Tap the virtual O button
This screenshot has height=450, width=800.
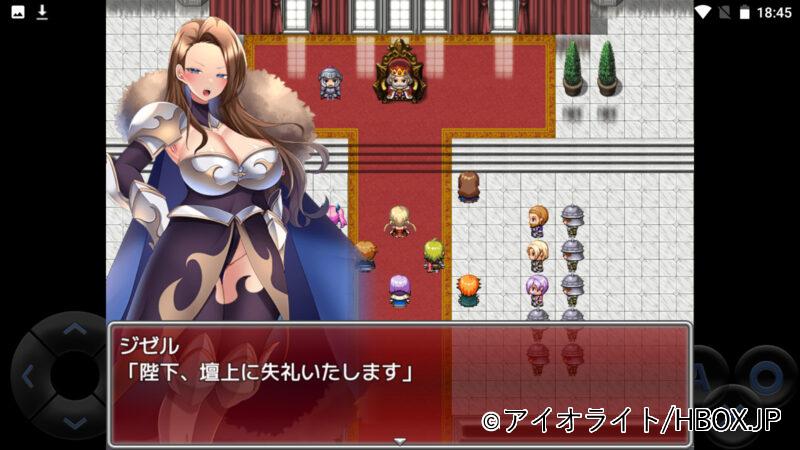pyautogui.click(x=765, y=375)
